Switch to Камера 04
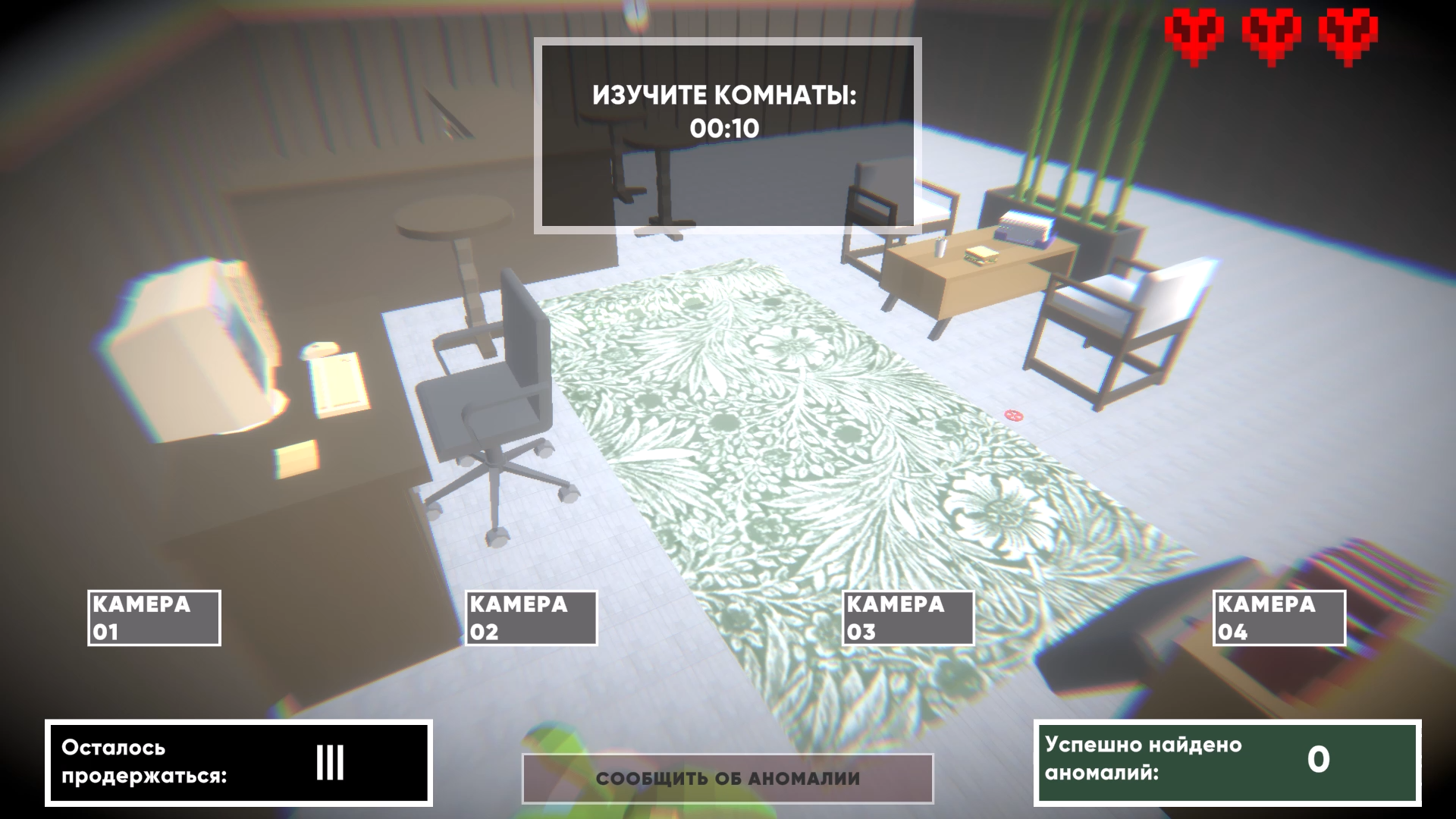The width and height of the screenshot is (1456, 819). [x=1280, y=617]
